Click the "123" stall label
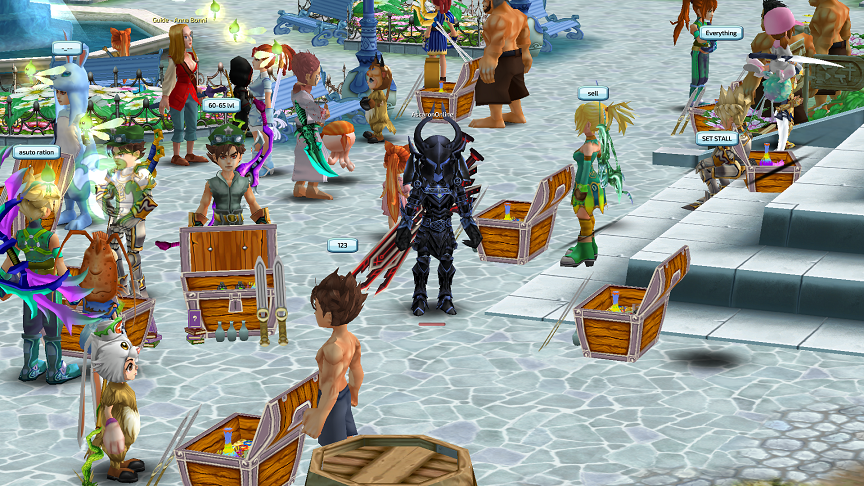The image size is (864, 486). (x=342, y=245)
